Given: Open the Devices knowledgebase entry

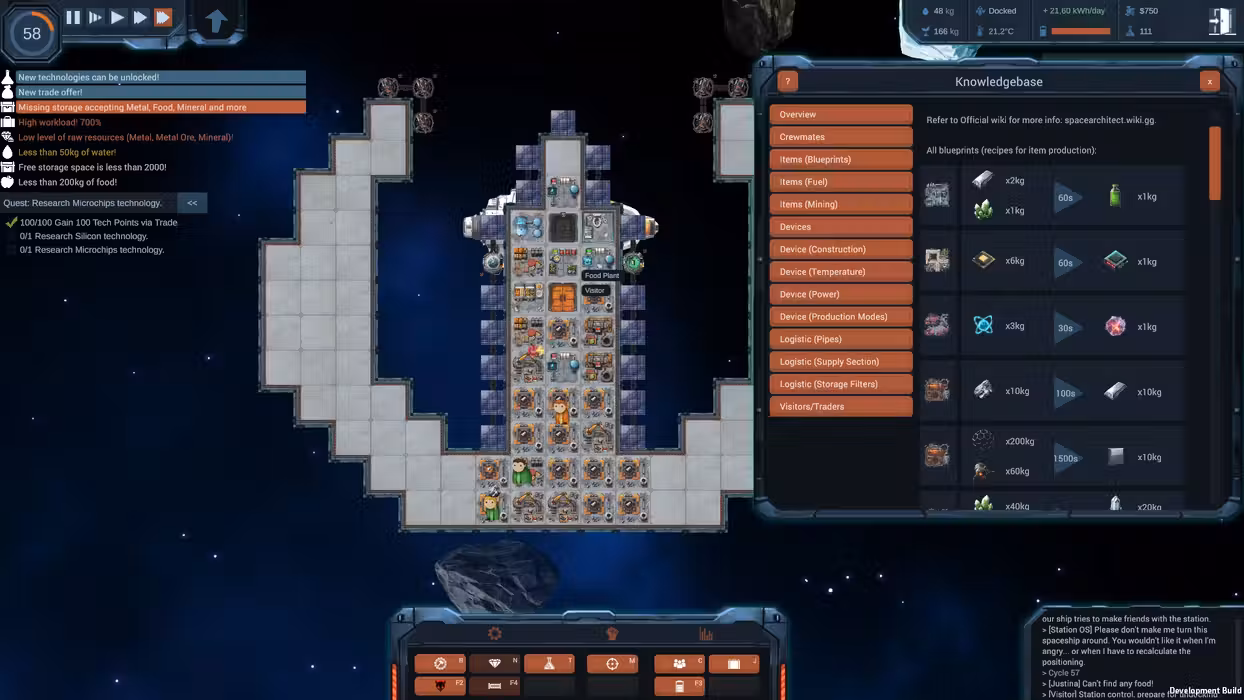Looking at the screenshot, I should click(x=840, y=227).
